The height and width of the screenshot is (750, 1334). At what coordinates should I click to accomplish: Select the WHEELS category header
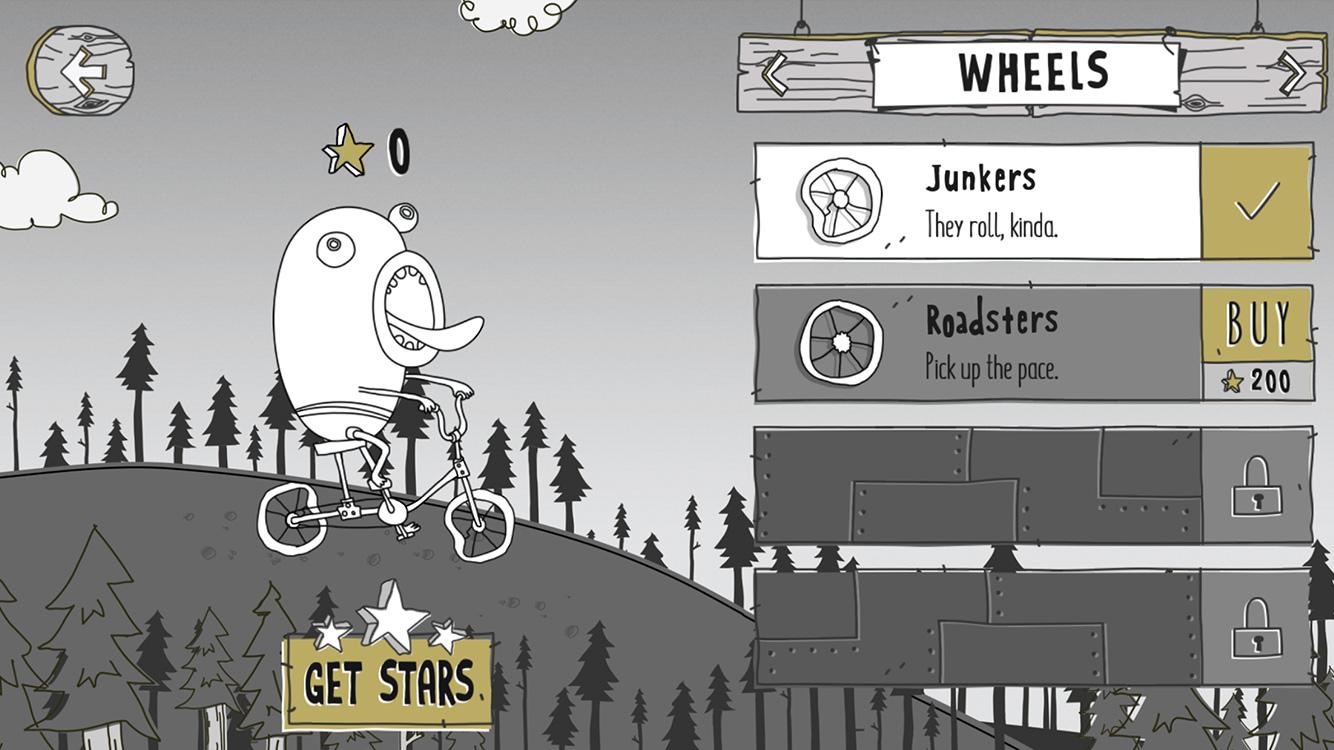[1032, 68]
